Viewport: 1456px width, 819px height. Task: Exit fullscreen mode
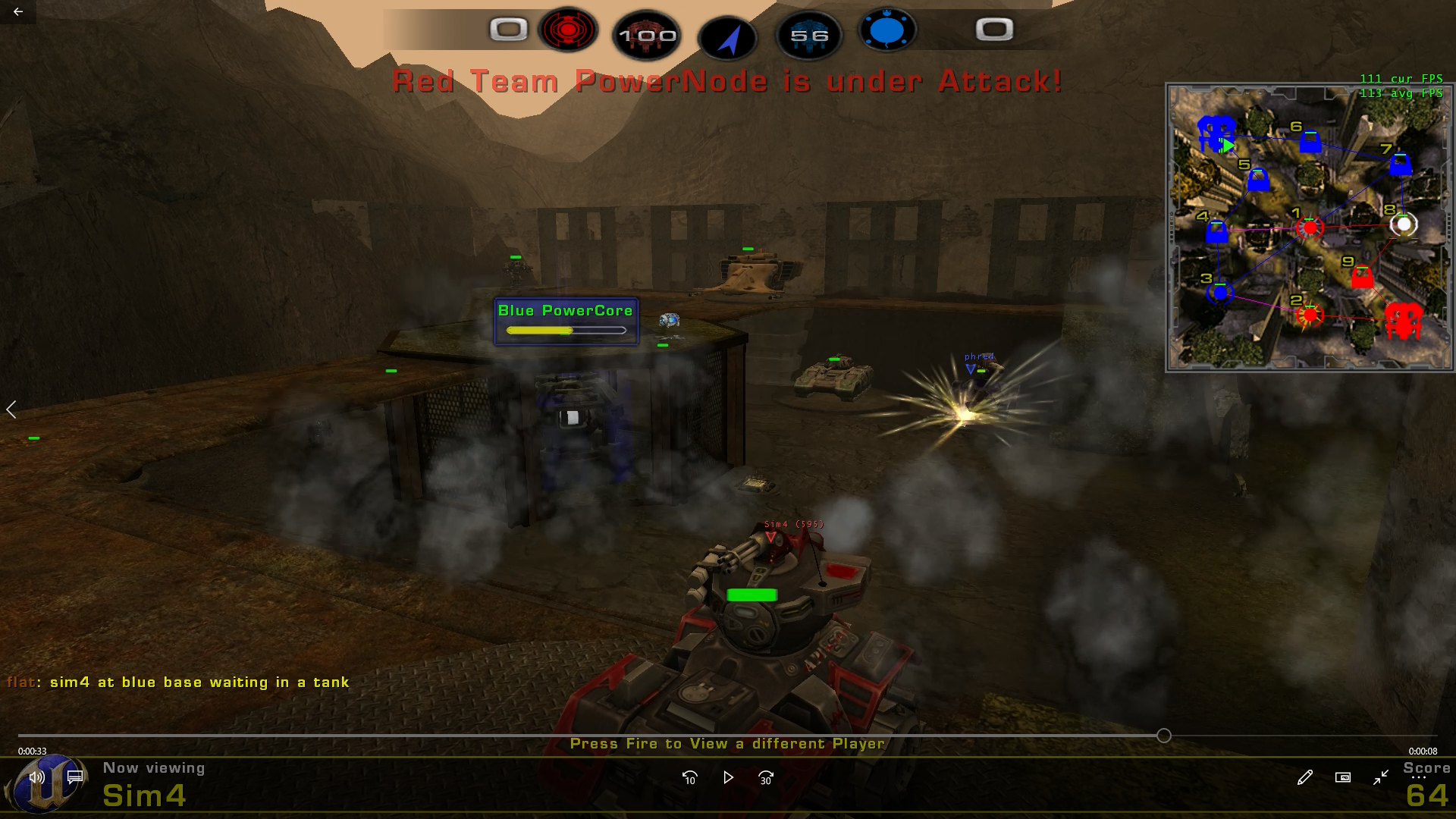[1380, 777]
